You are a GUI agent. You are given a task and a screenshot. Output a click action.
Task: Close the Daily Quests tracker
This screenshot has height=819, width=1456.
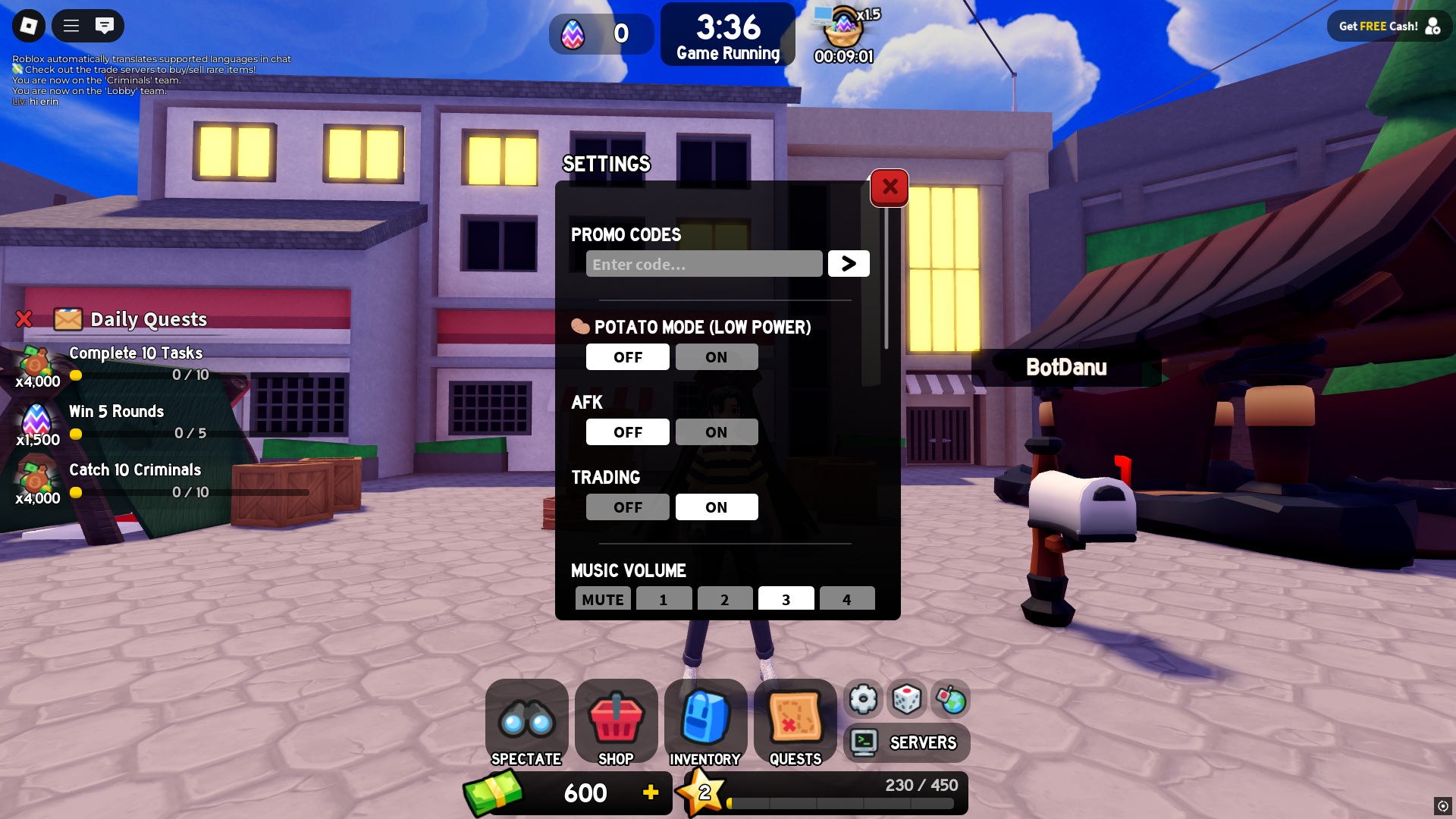[x=24, y=319]
